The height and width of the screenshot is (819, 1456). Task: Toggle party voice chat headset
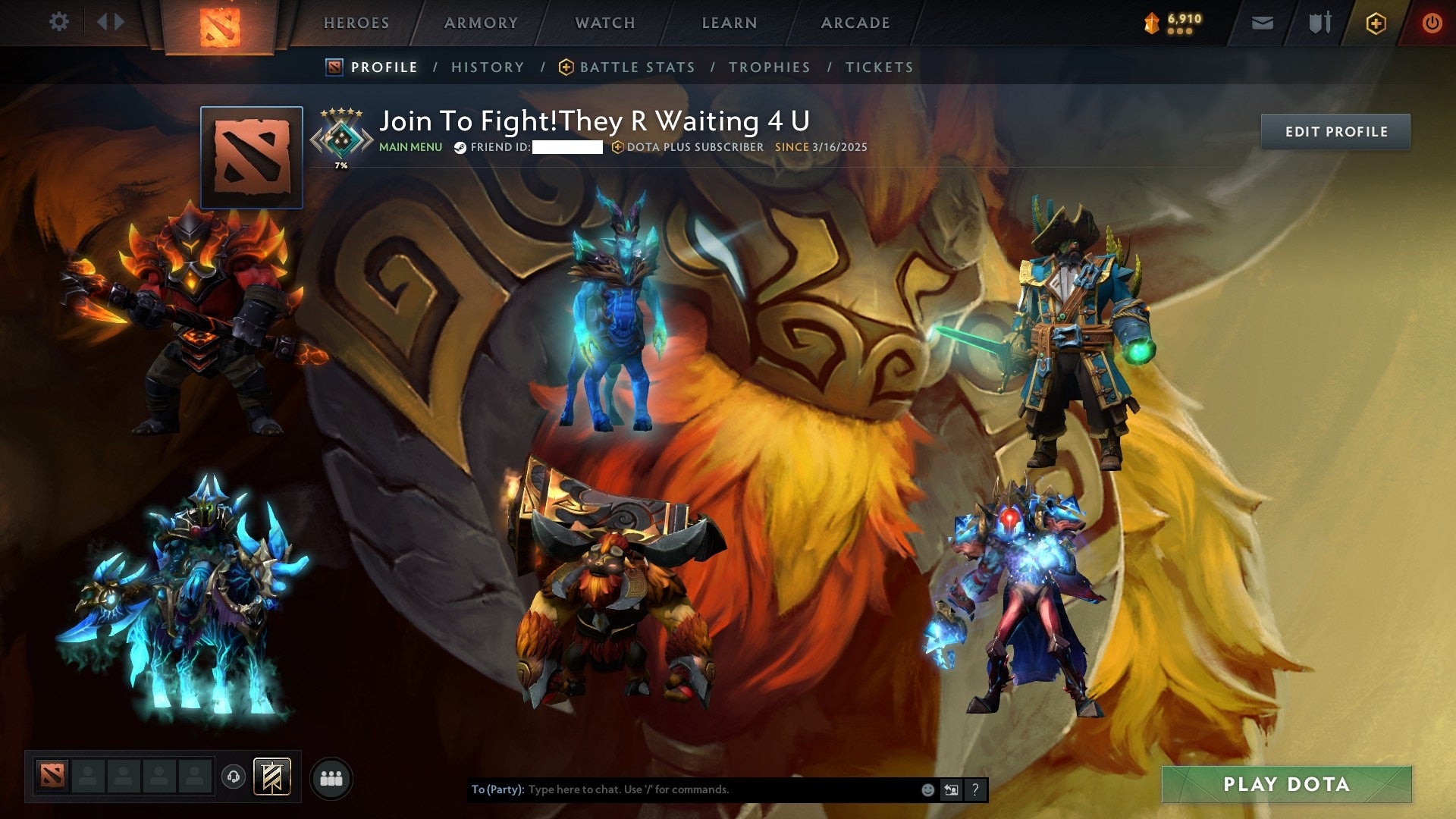[x=235, y=778]
